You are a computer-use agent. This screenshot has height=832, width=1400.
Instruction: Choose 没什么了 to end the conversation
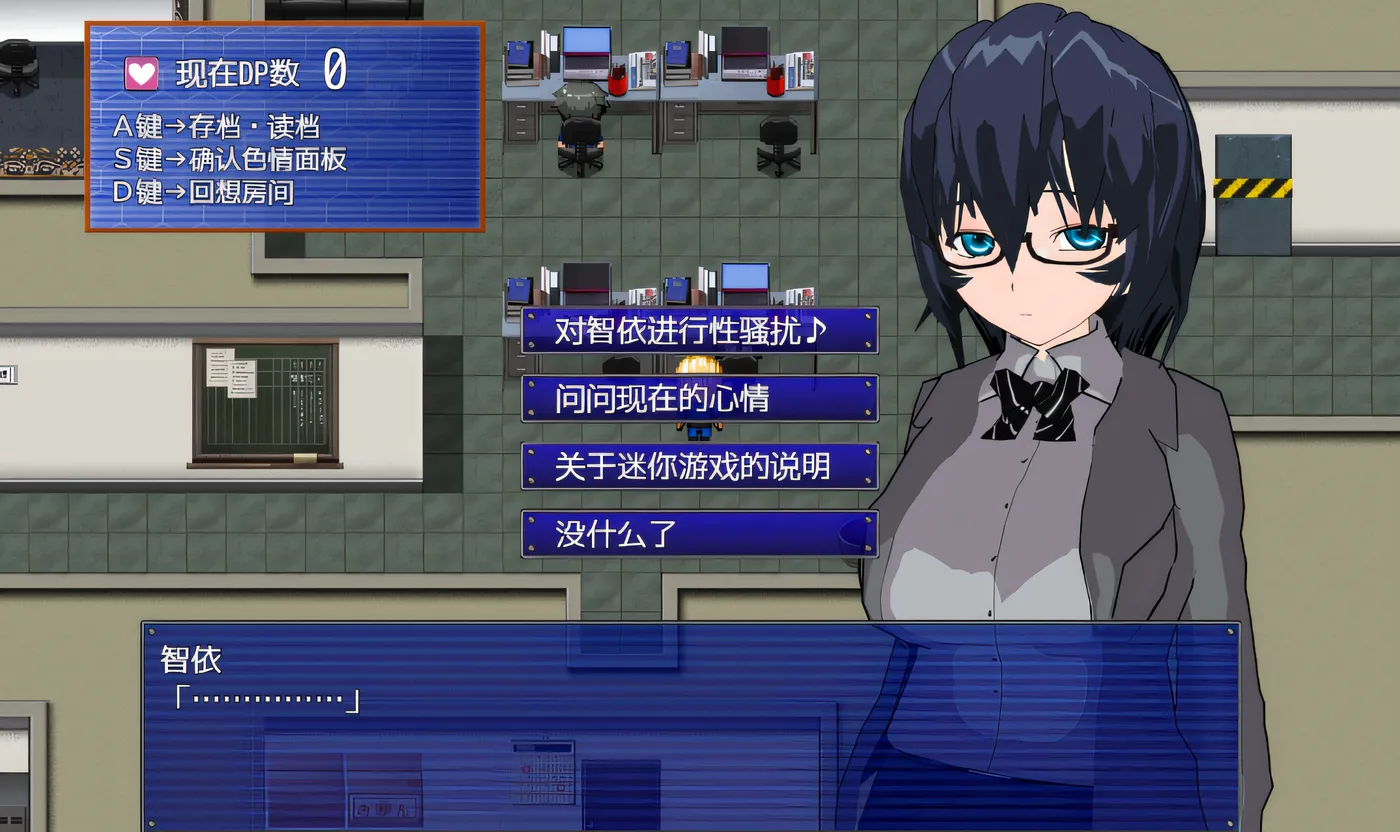tap(699, 534)
